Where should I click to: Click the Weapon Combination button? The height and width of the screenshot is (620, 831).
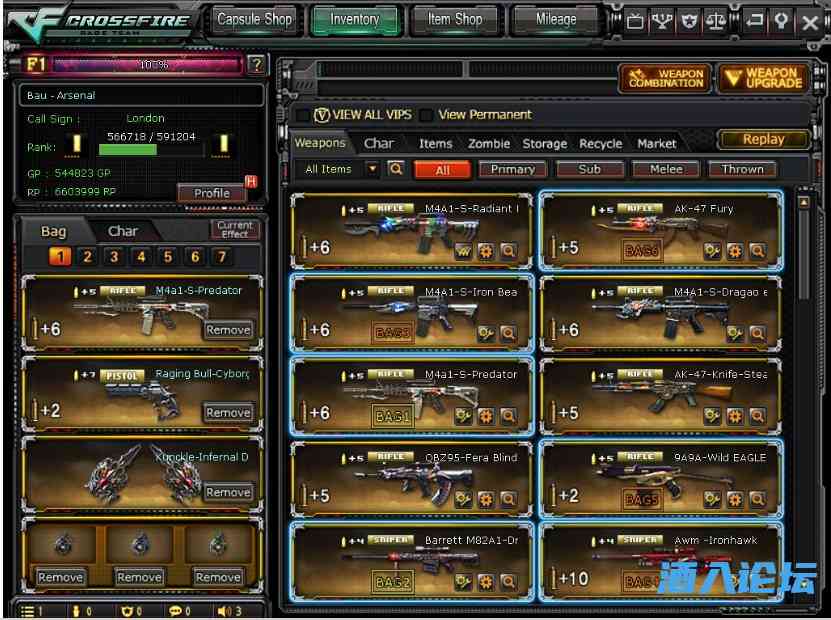pos(664,78)
